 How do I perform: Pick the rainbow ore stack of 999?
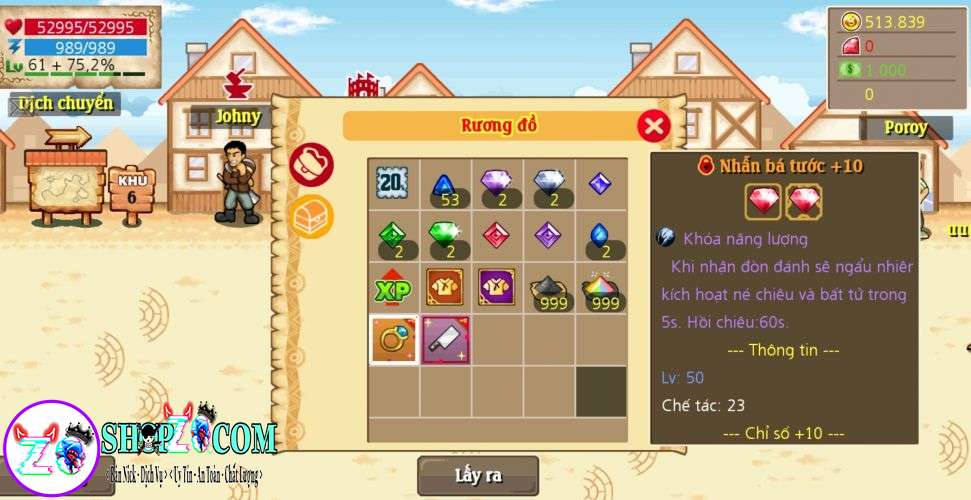[601, 288]
